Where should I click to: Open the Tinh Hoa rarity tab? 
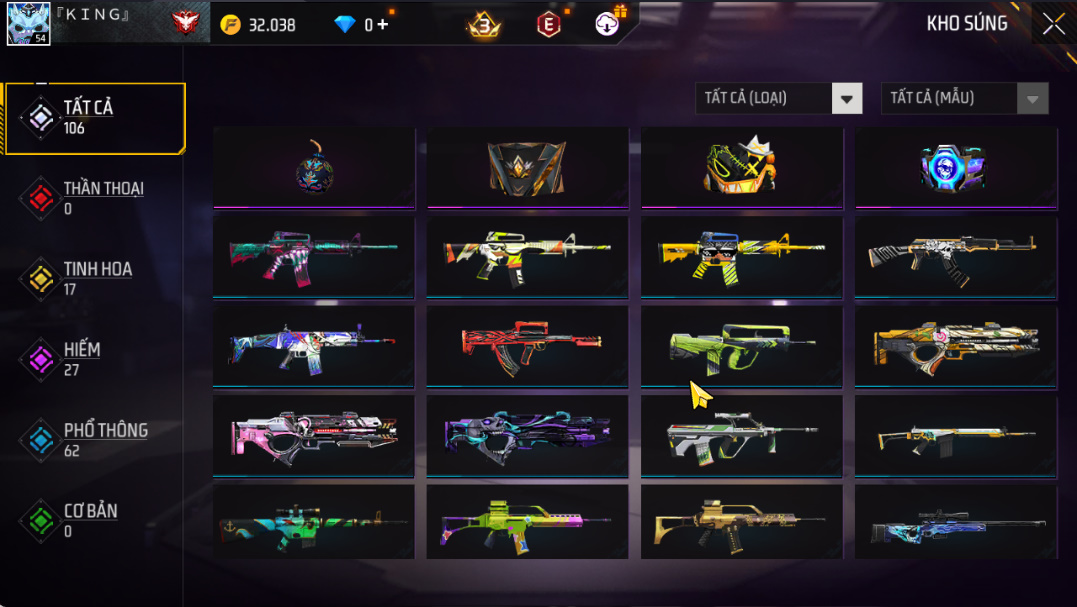[94, 278]
